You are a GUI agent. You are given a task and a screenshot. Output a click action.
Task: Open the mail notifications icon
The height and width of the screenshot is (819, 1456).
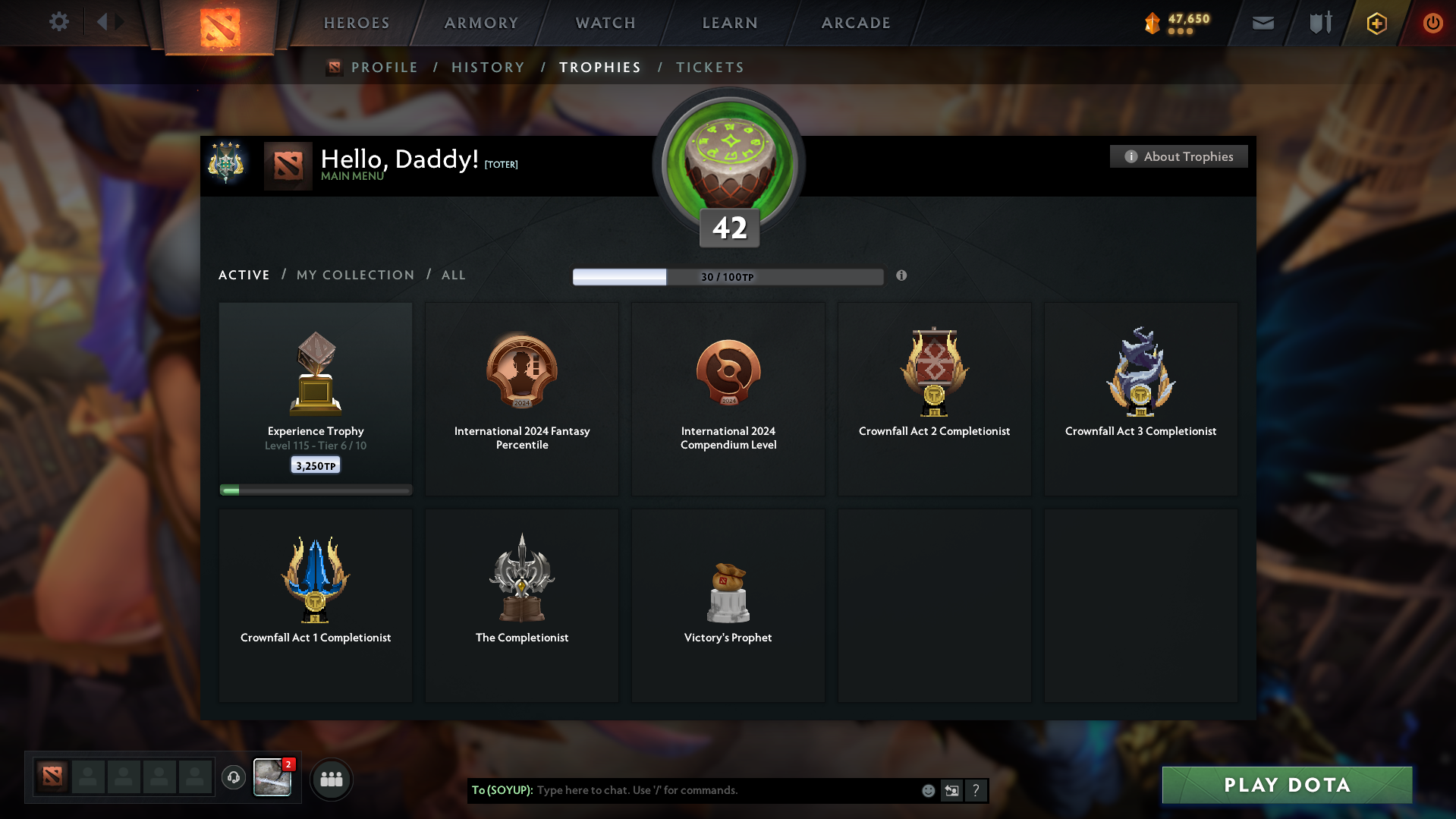tap(1262, 23)
